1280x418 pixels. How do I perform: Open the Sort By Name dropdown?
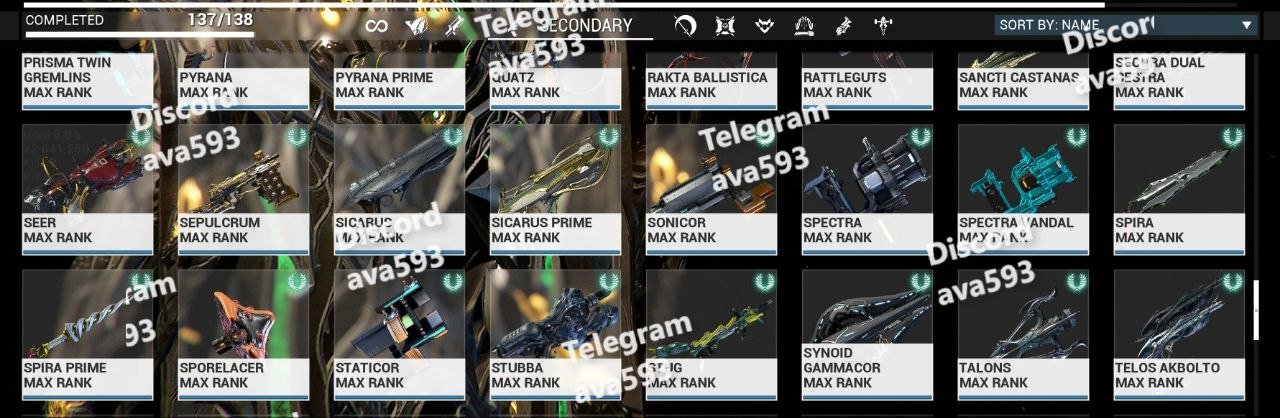tap(1125, 25)
